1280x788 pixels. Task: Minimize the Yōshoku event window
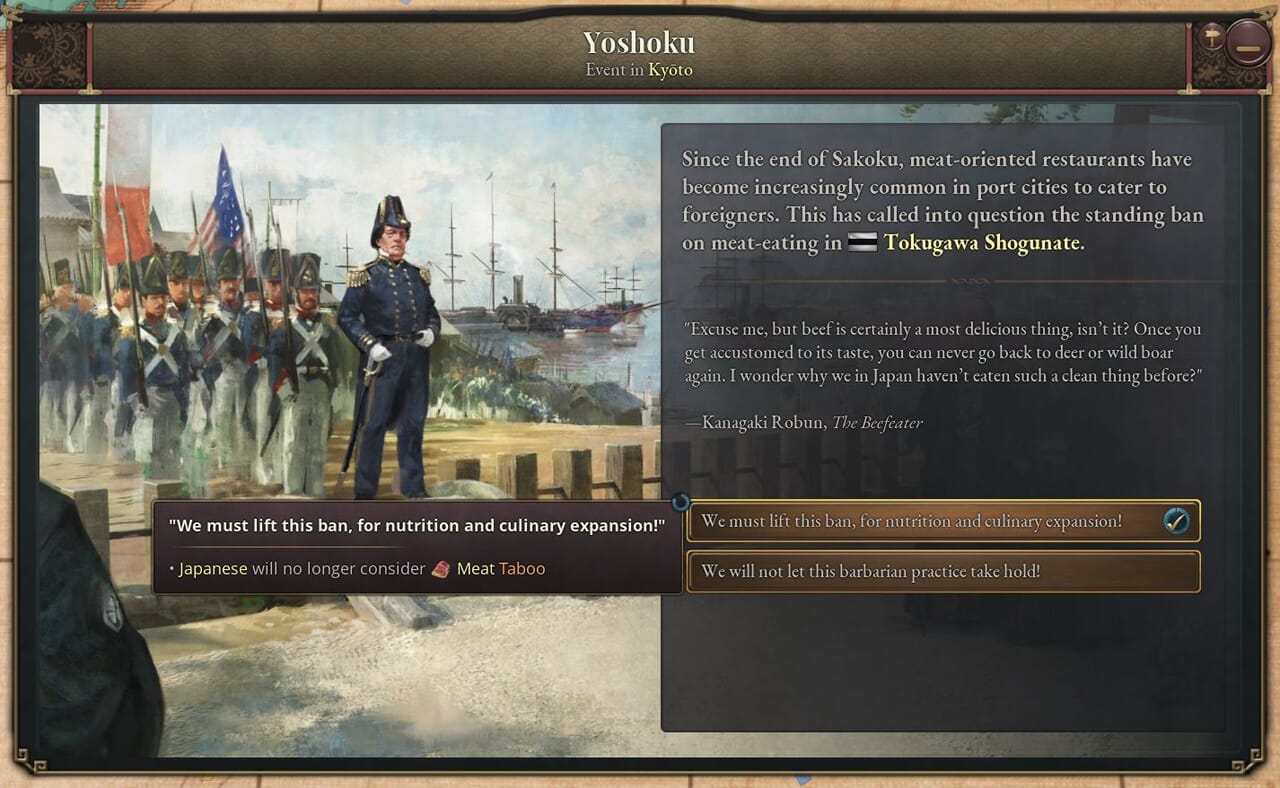[1248, 45]
